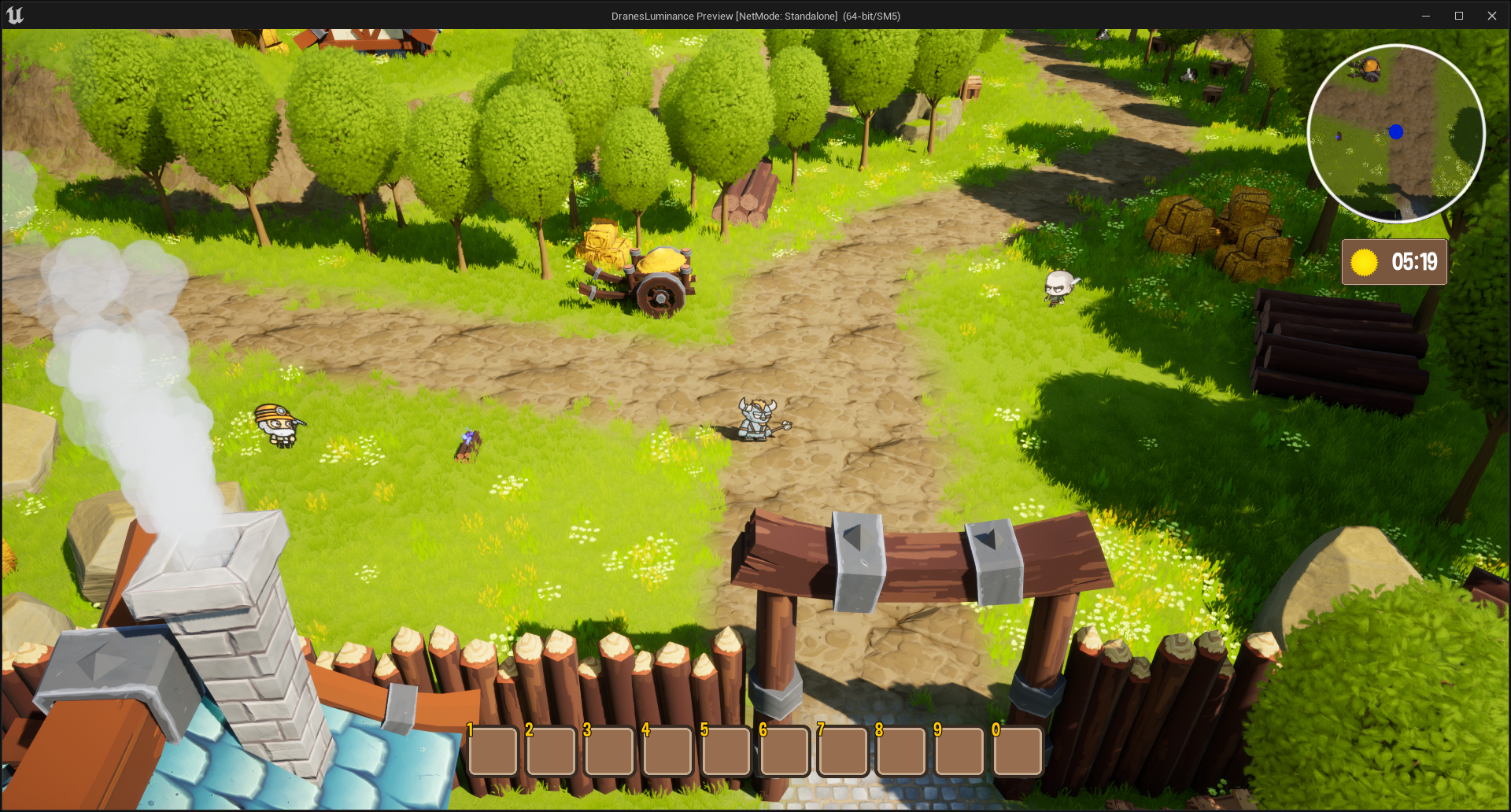
Task: Choose hotbar slot labeled 0
Action: (x=1018, y=751)
